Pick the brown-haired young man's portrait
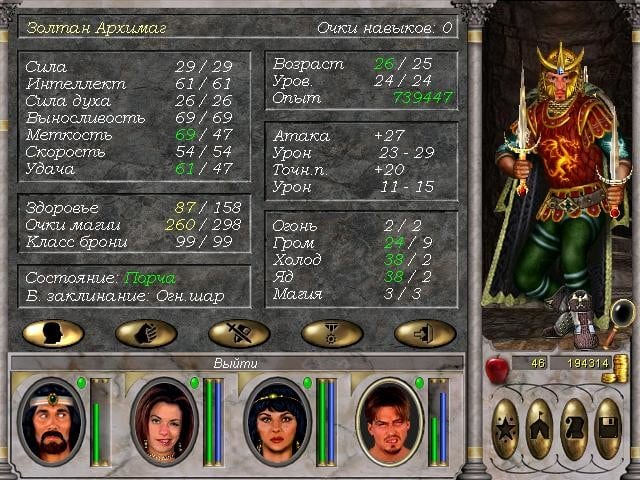The image size is (640, 480). (x=390, y=421)
